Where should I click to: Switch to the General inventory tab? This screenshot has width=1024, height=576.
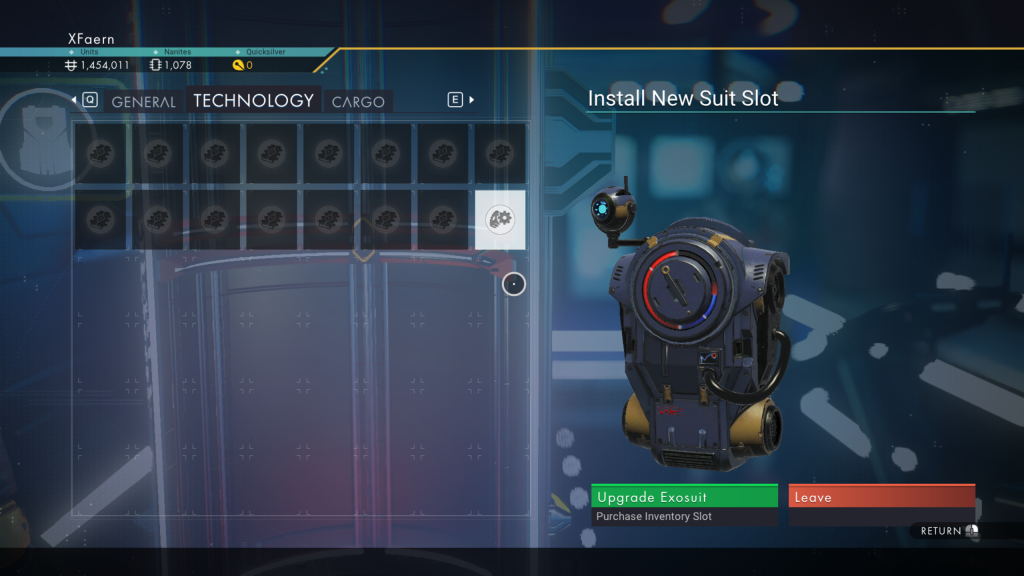143,101
